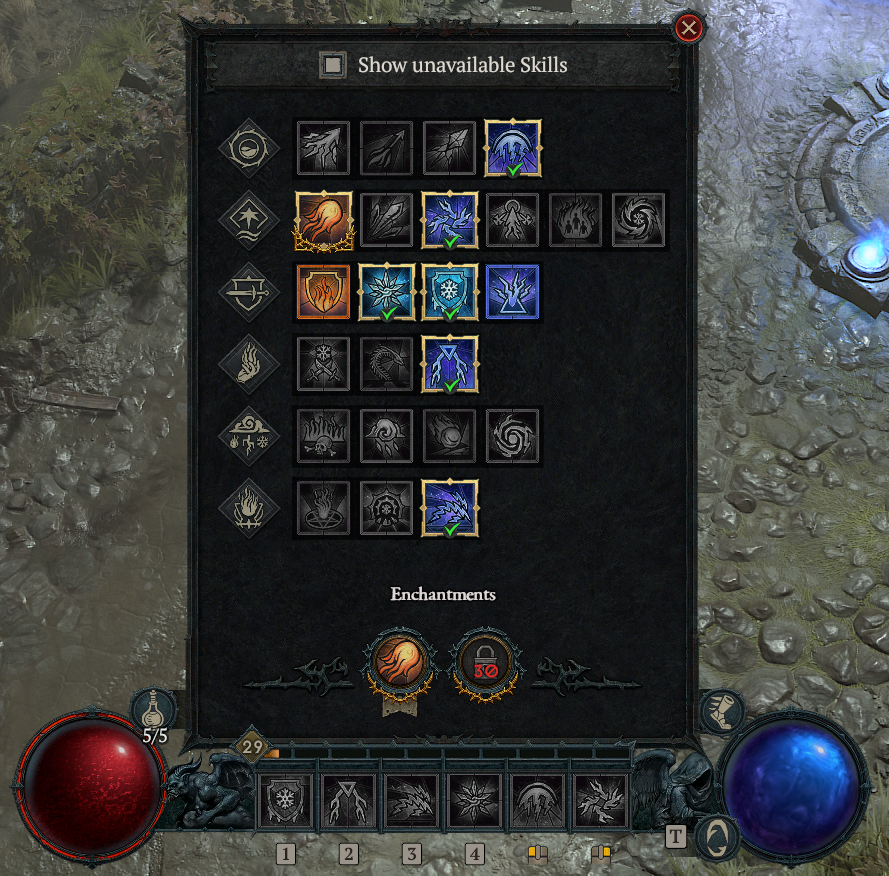Click the hotbar slot above the number 4

474,802
